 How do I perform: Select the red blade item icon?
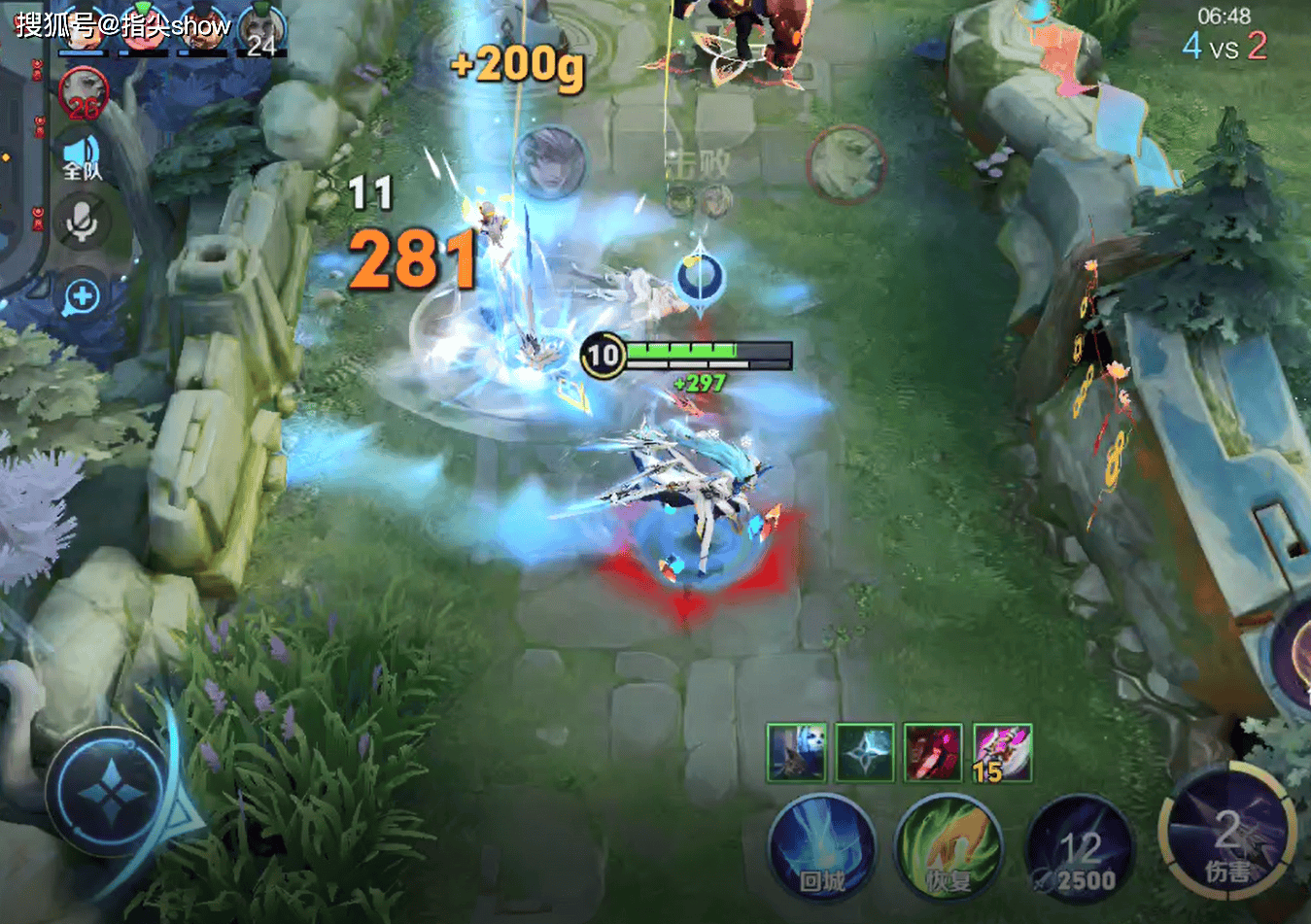(933, 752)
